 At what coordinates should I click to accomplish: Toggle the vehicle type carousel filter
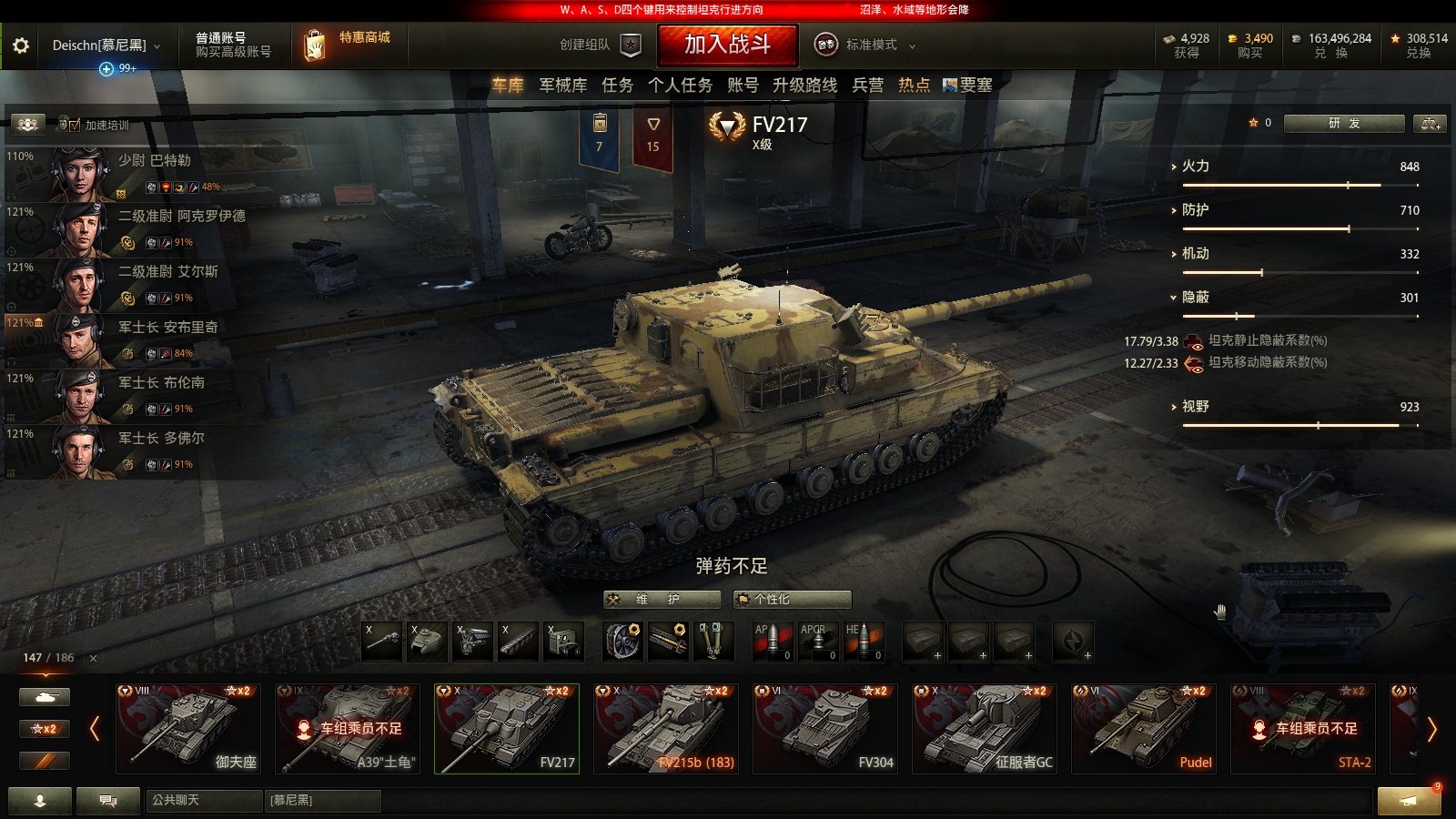[x=44, y=695]
